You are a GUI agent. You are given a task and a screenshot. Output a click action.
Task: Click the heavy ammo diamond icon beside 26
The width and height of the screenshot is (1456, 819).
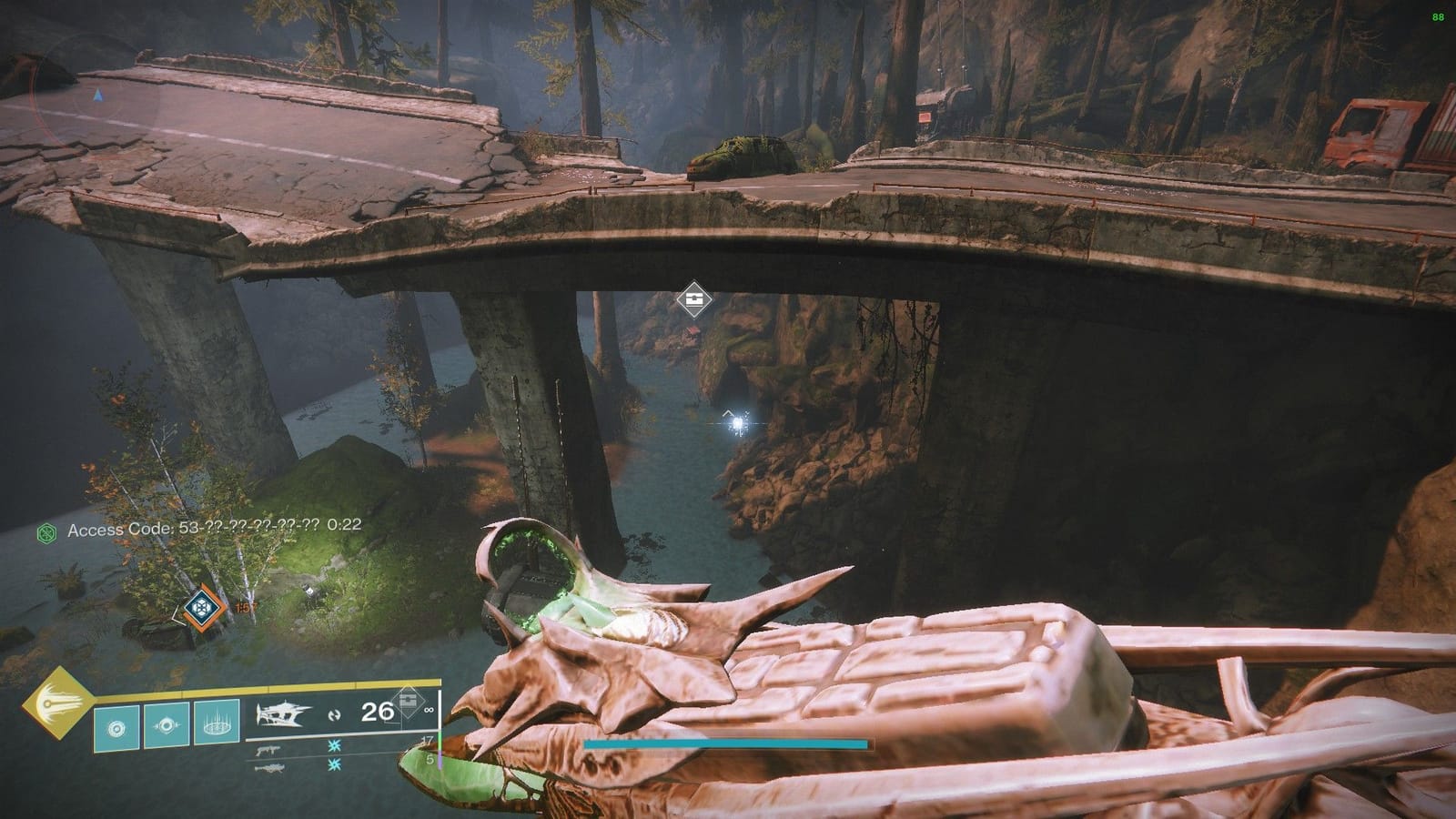409,703
